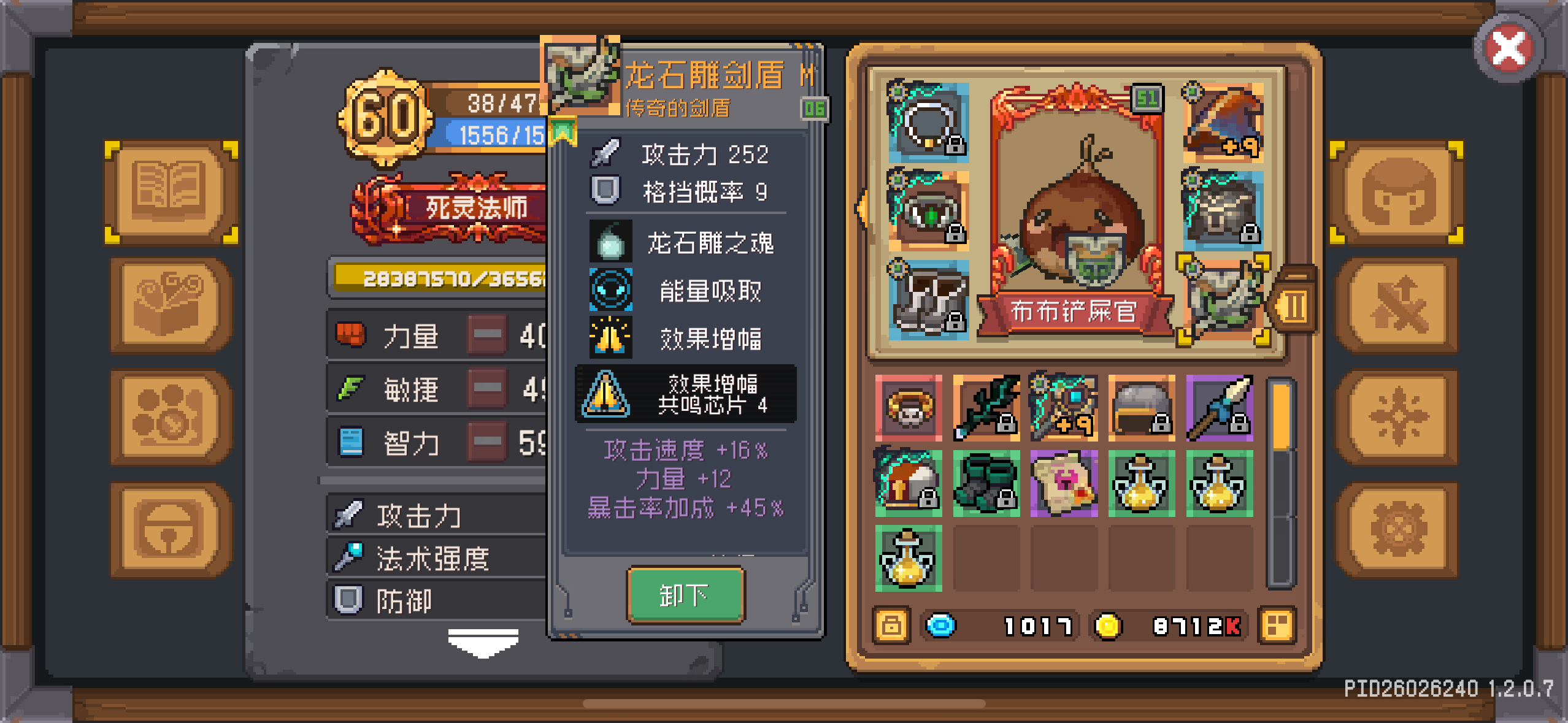Toggle the inventory lock button

click(x=891, y=625)
